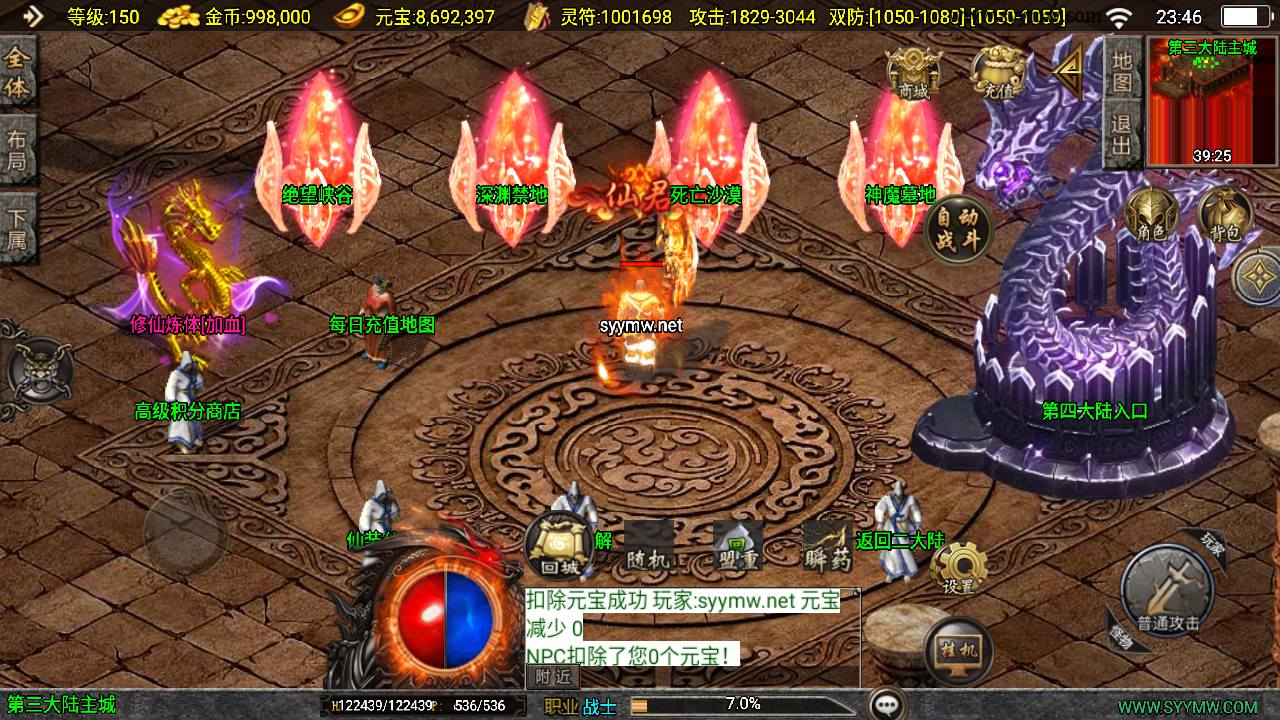The height and width of the screenshot is (720, 1280).
Task: Open the 设置 settings gear
Action: pyautogui.click(x=958, y=569)
